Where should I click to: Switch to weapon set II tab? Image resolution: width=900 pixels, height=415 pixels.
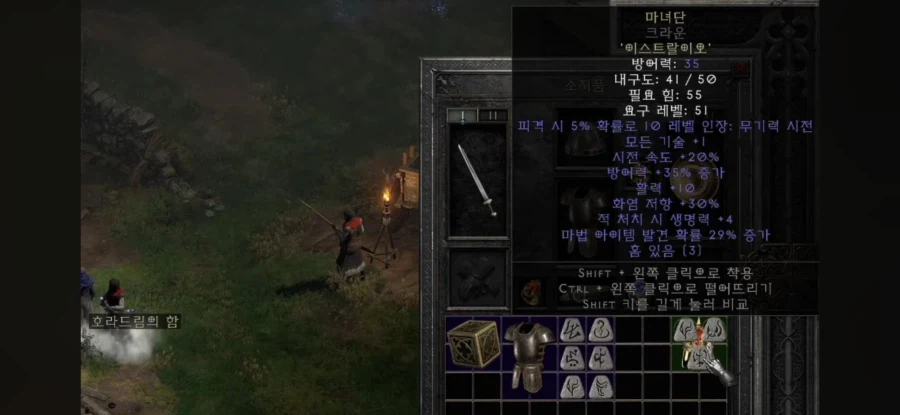(x=493, y=115)
